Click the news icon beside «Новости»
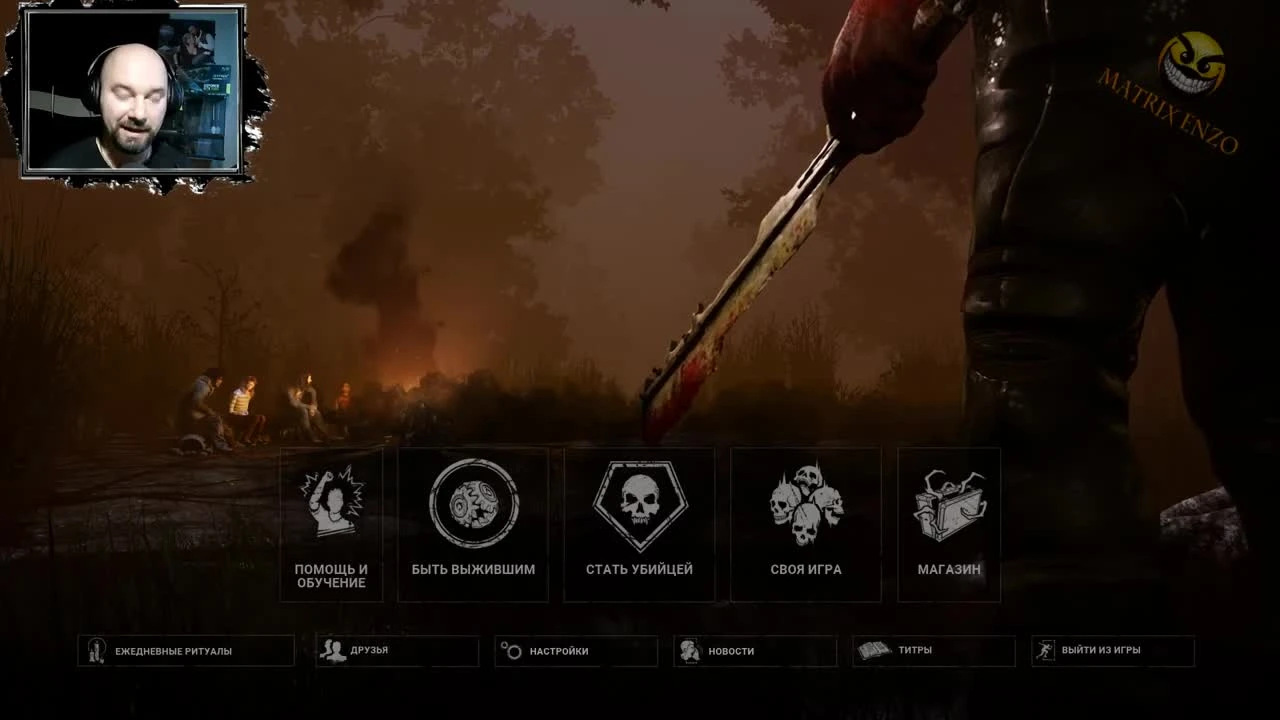 [x=690, y=650]
